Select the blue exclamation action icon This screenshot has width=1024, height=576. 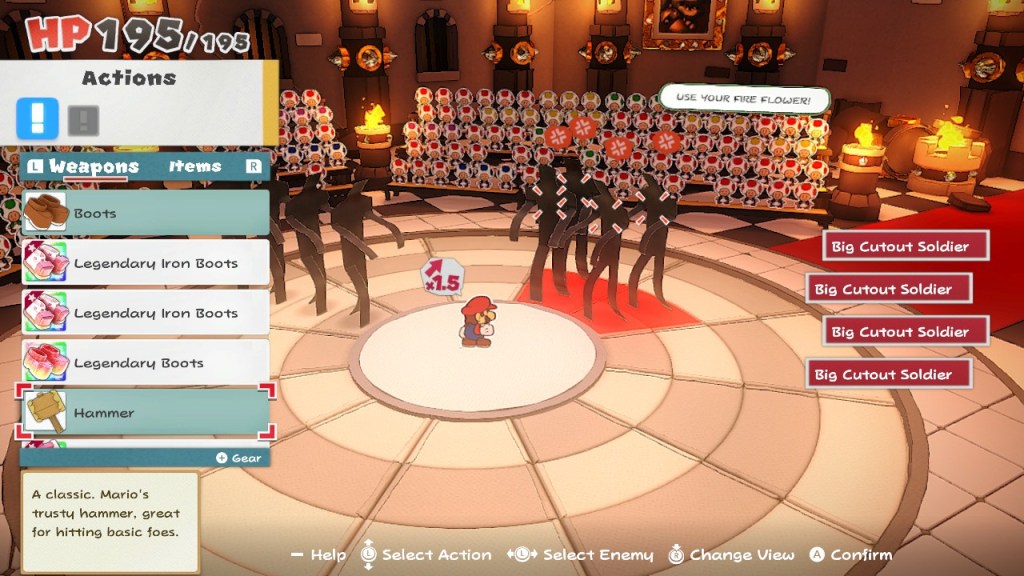(38, 120)
